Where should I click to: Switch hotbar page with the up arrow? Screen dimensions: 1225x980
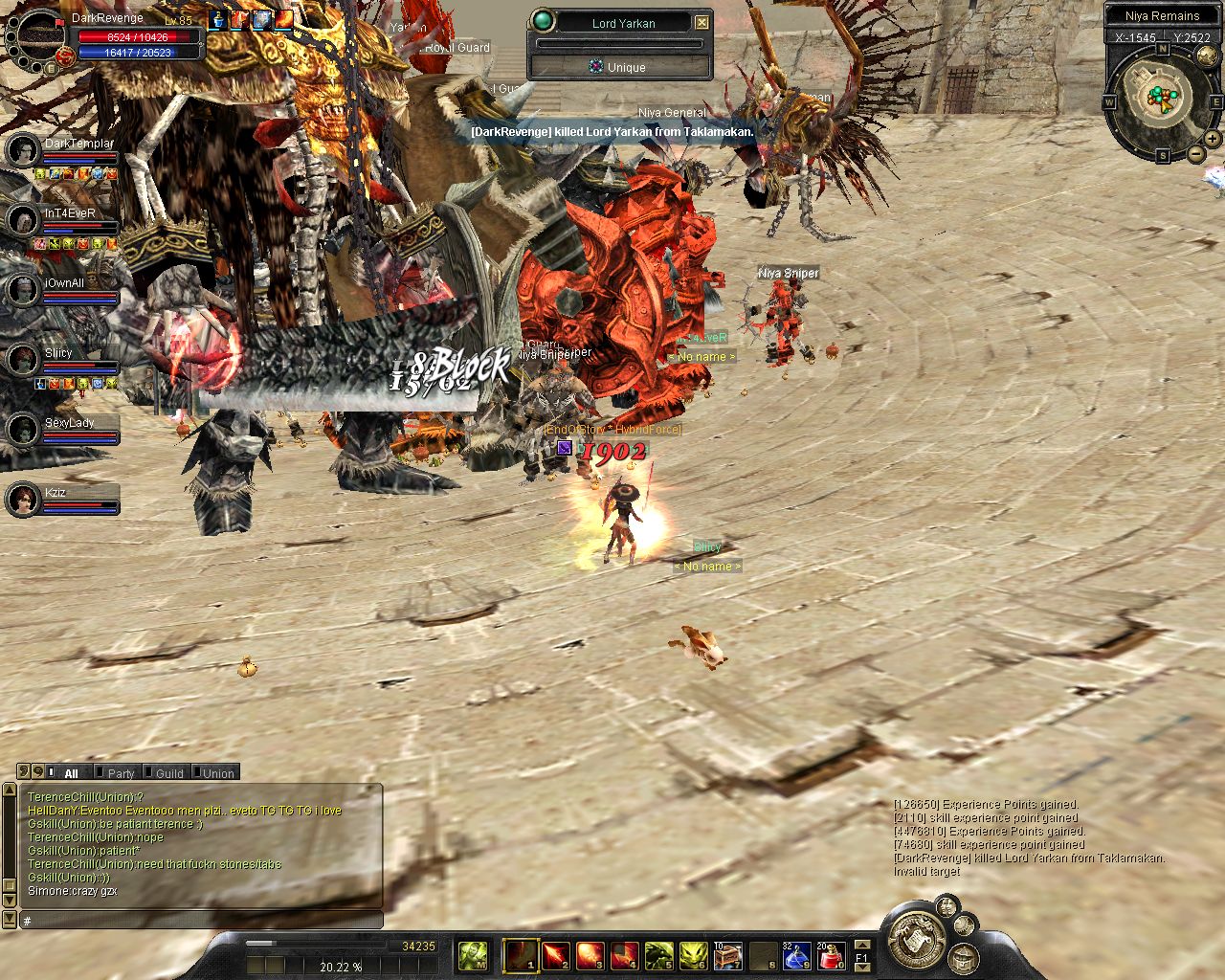pos(861,945)
